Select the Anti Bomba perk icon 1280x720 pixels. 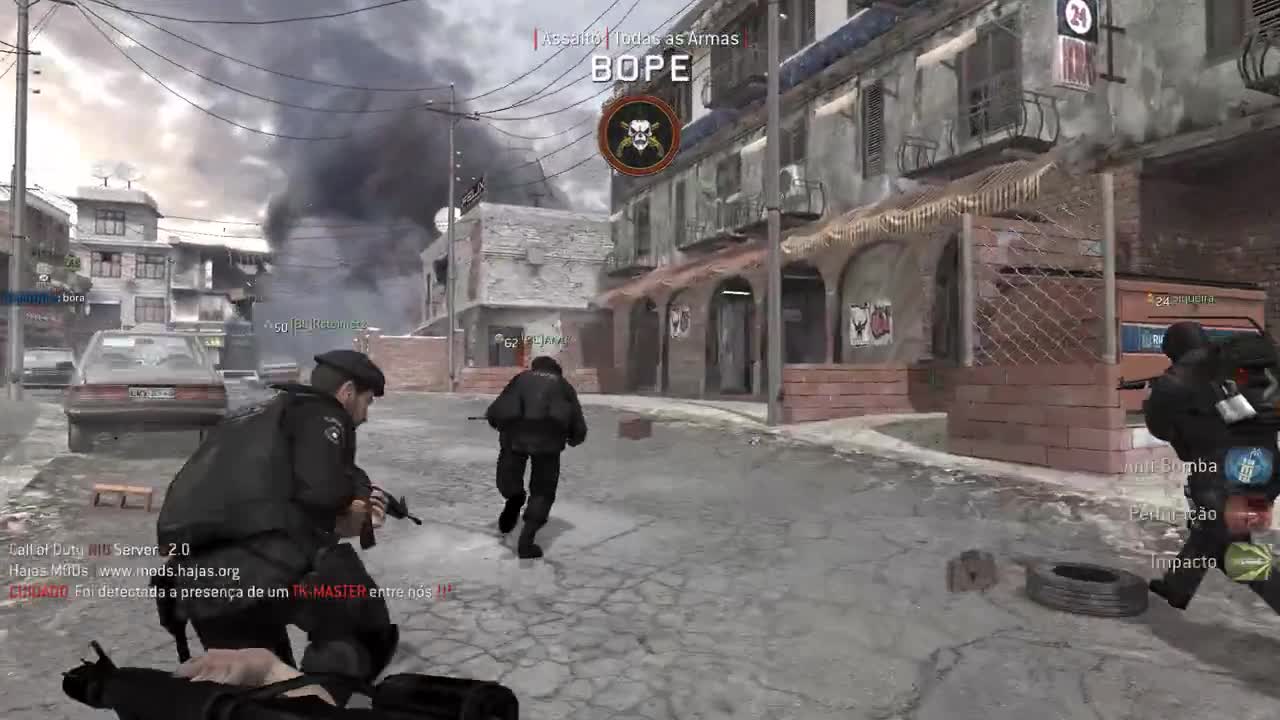click(1248, 466)
